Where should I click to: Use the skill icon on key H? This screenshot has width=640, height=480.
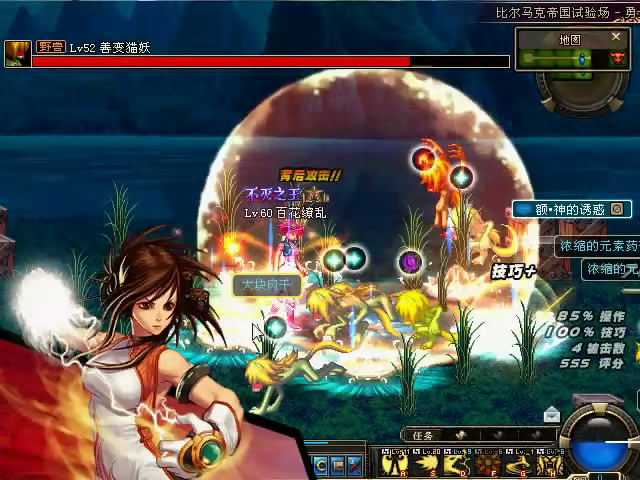coord(549,463)
